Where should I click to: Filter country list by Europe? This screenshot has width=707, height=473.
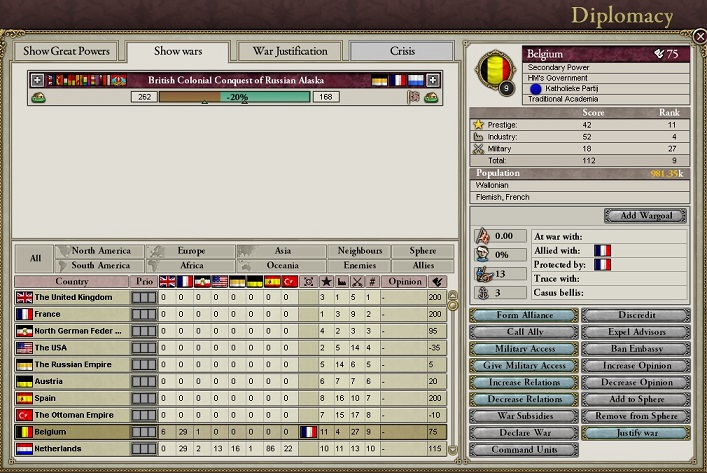[x=190, y=251]
